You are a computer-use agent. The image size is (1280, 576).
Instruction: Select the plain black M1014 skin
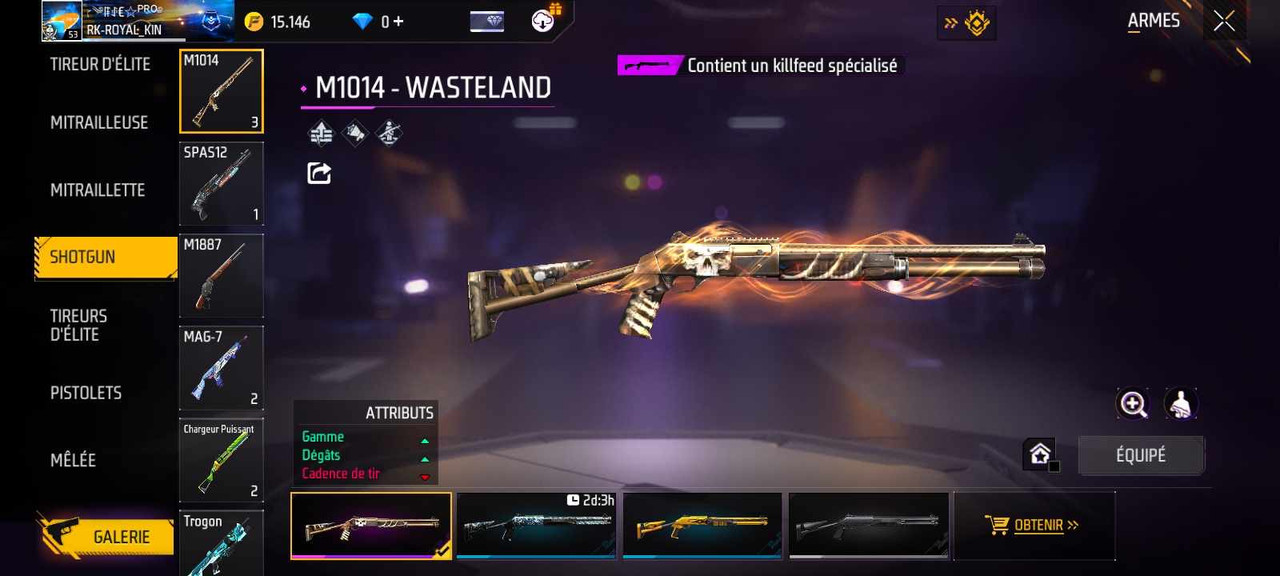[868, 525]
